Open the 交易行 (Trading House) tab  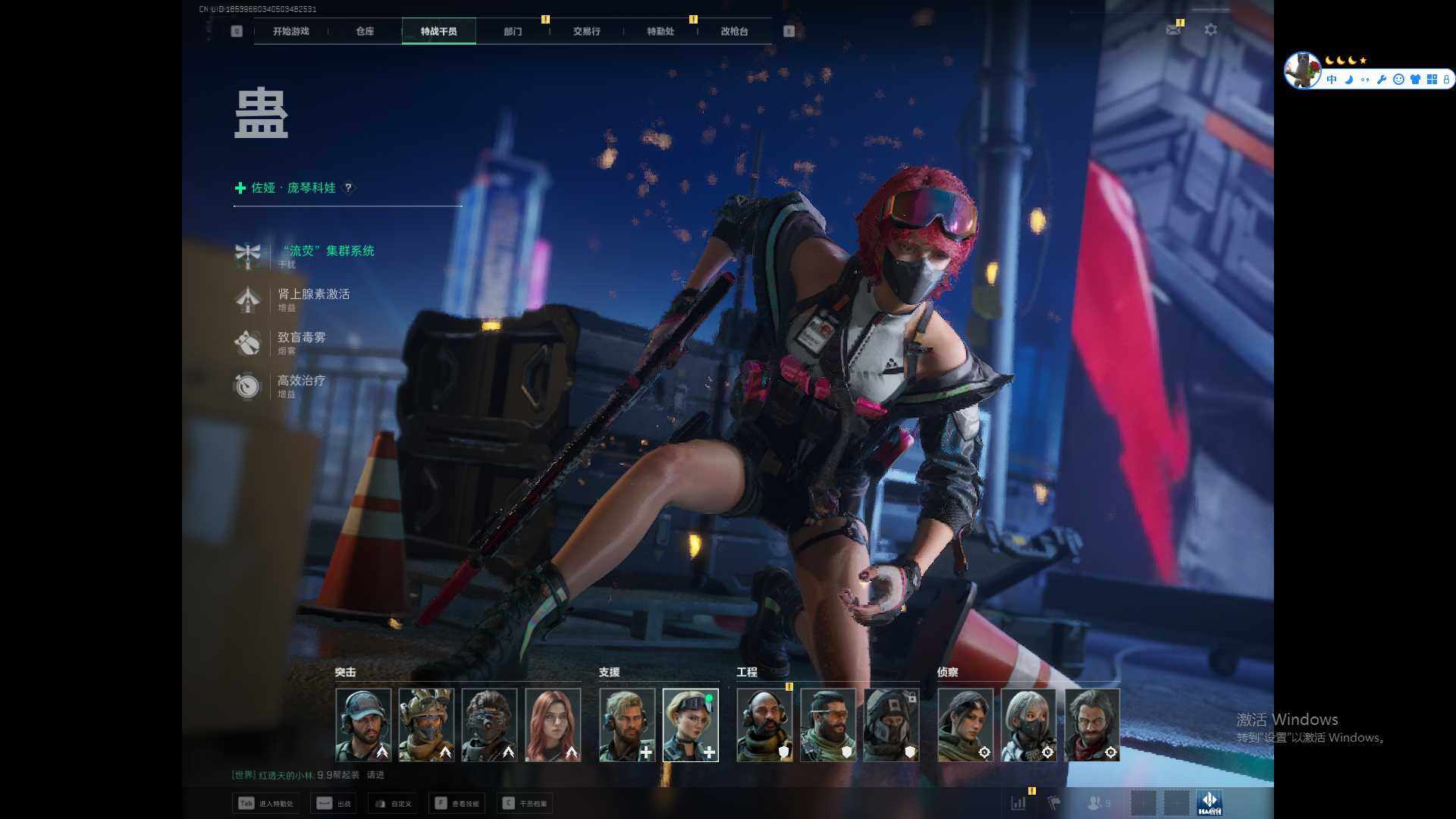click(x=586, y=31)
